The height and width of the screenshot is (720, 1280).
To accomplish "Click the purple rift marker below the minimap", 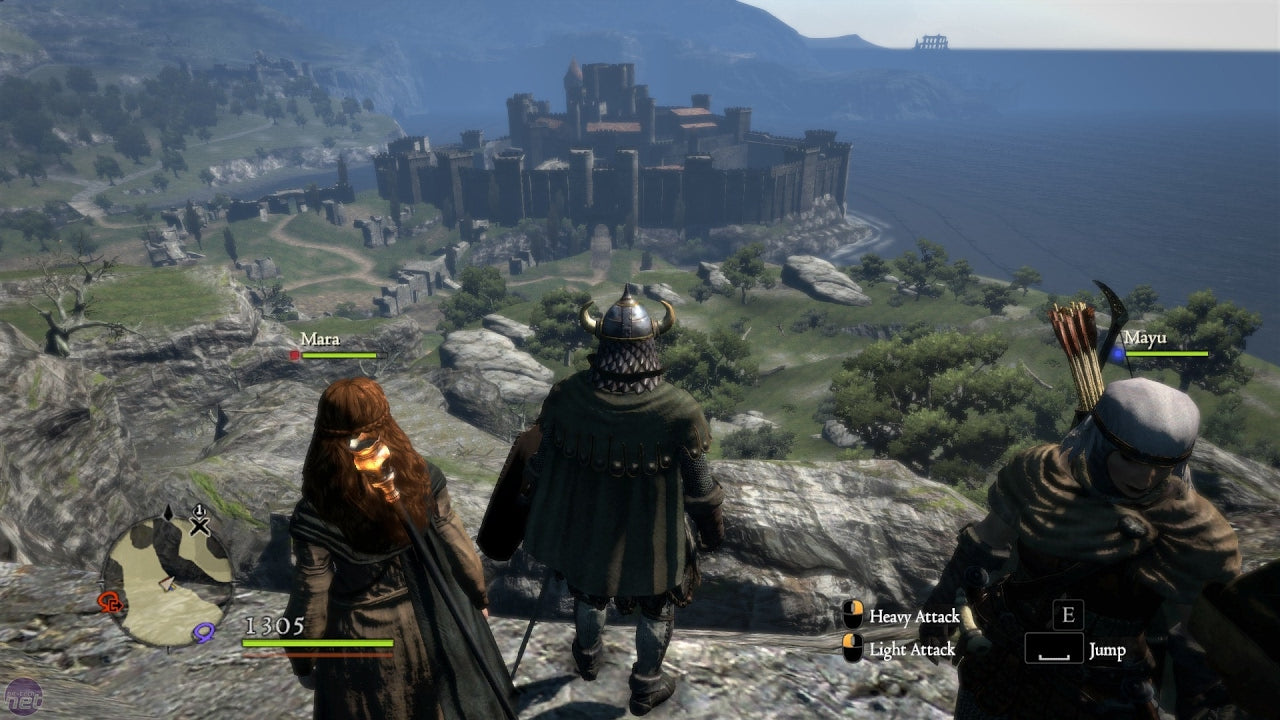I will [x=204, y=631].
